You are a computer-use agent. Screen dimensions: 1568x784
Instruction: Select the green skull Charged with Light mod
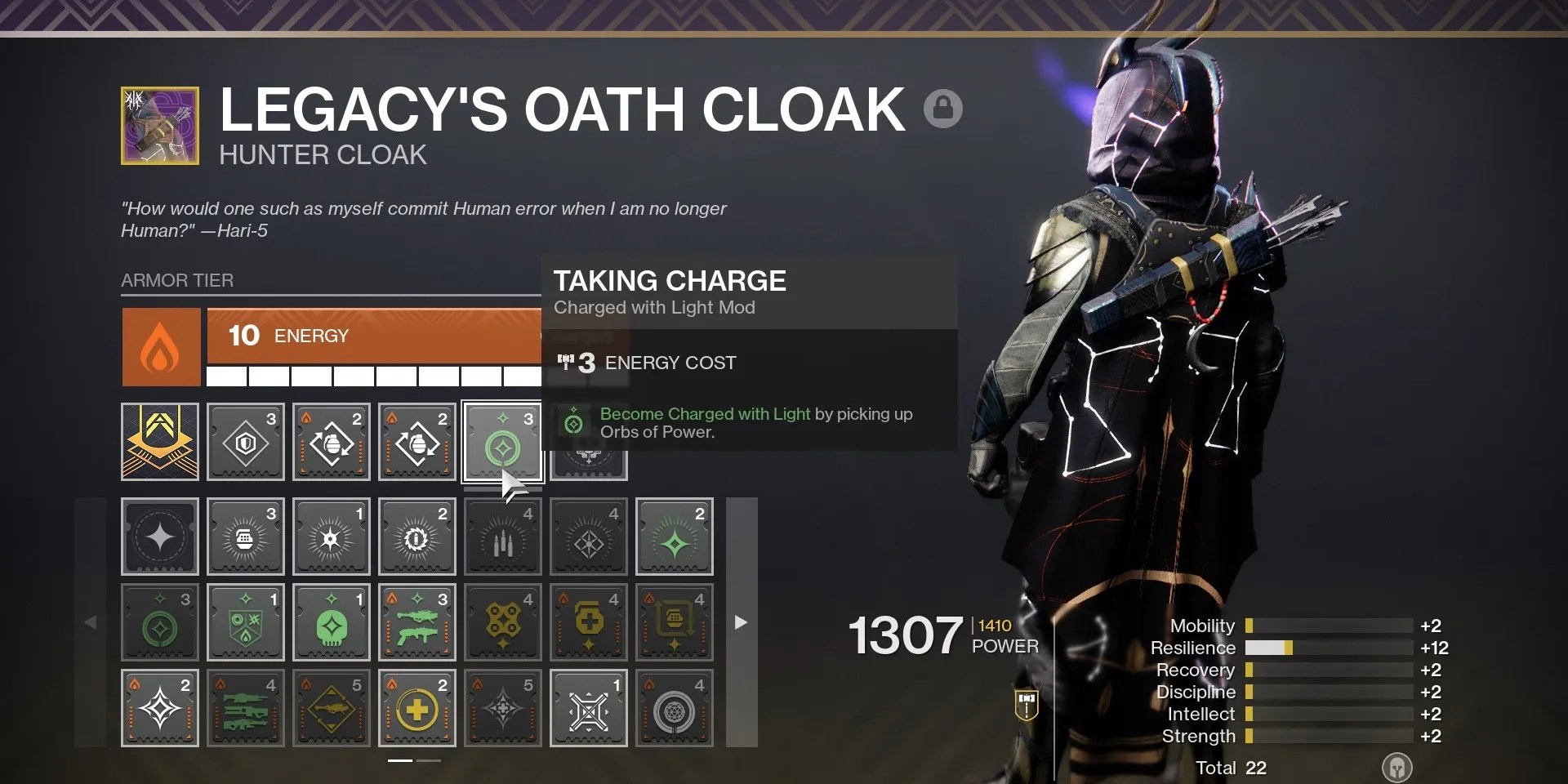point(331,622)
